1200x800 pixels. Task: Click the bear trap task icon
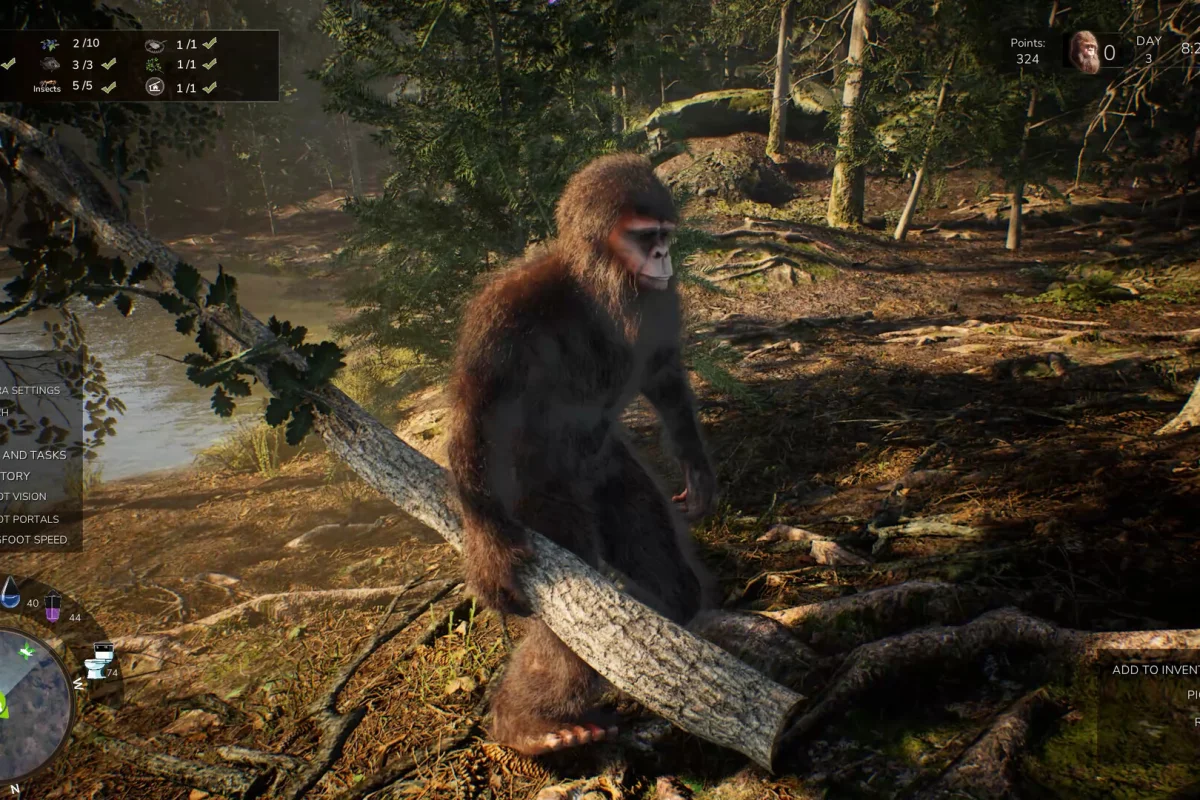[x=155, y=44]
